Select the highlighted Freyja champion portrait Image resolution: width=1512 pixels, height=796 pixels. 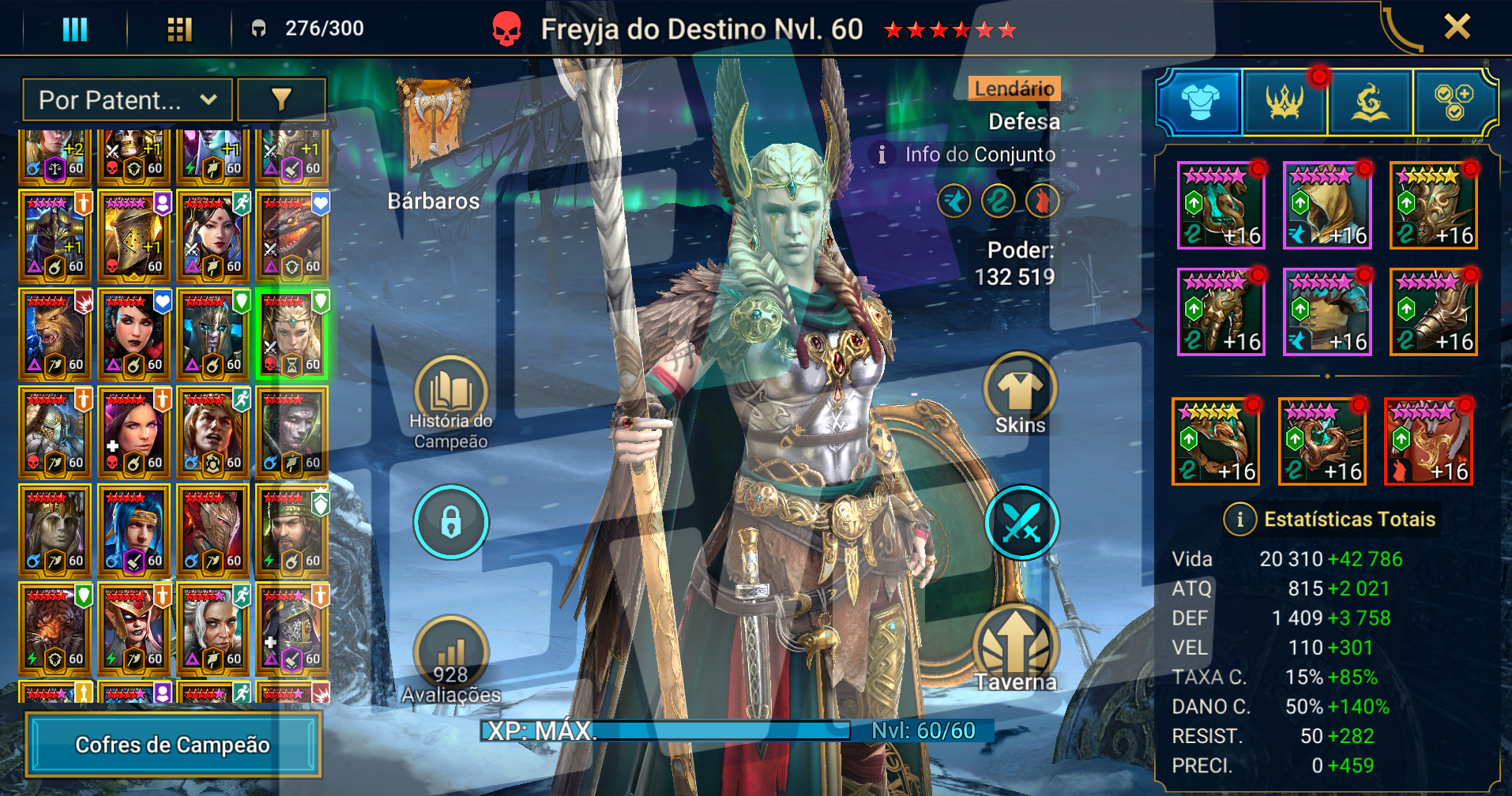(292, 334)
